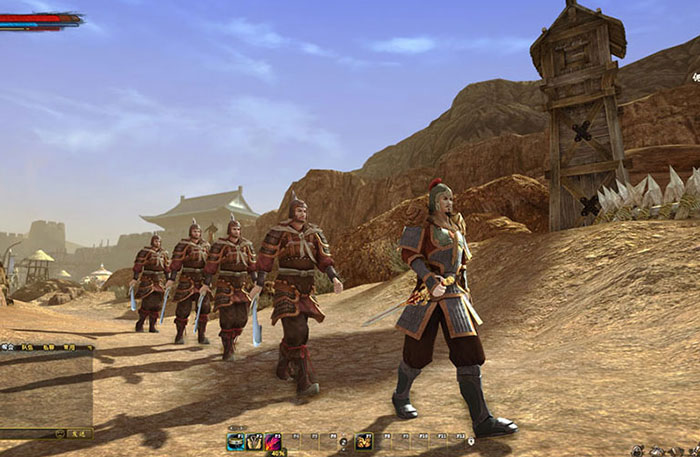Activate the F3 magenta flame skill
Viewport: 700px width, 457px height.
tap(272, 441)
